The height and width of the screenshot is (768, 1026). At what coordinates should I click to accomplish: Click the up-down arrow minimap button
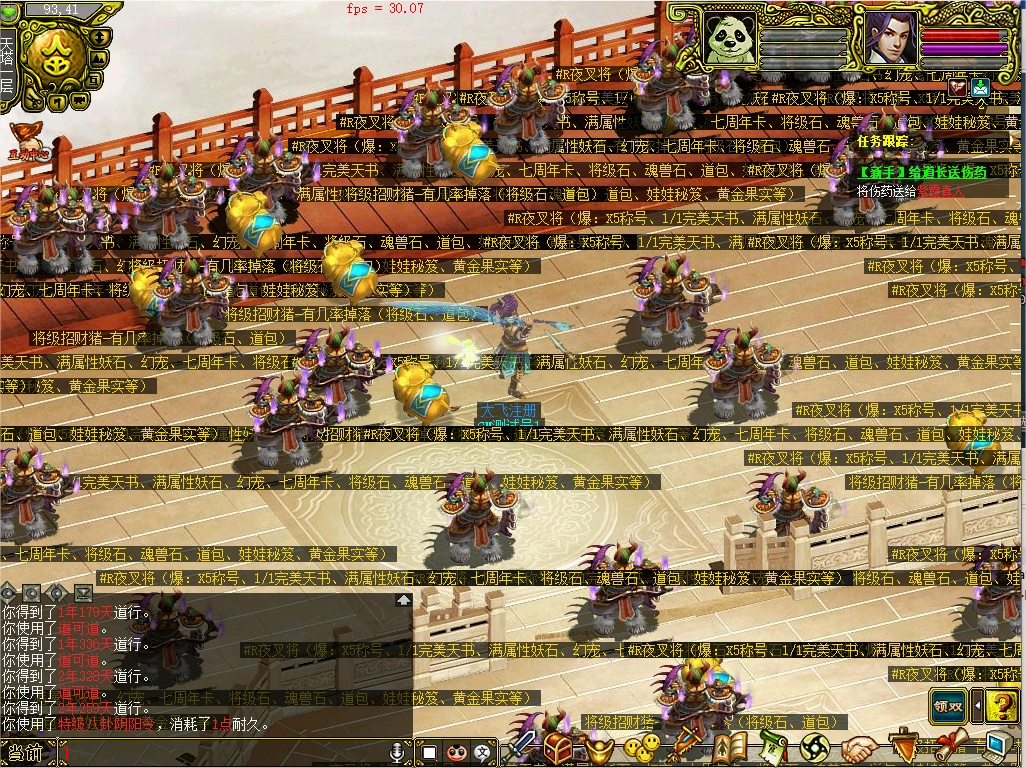click(x=99, y=37)
